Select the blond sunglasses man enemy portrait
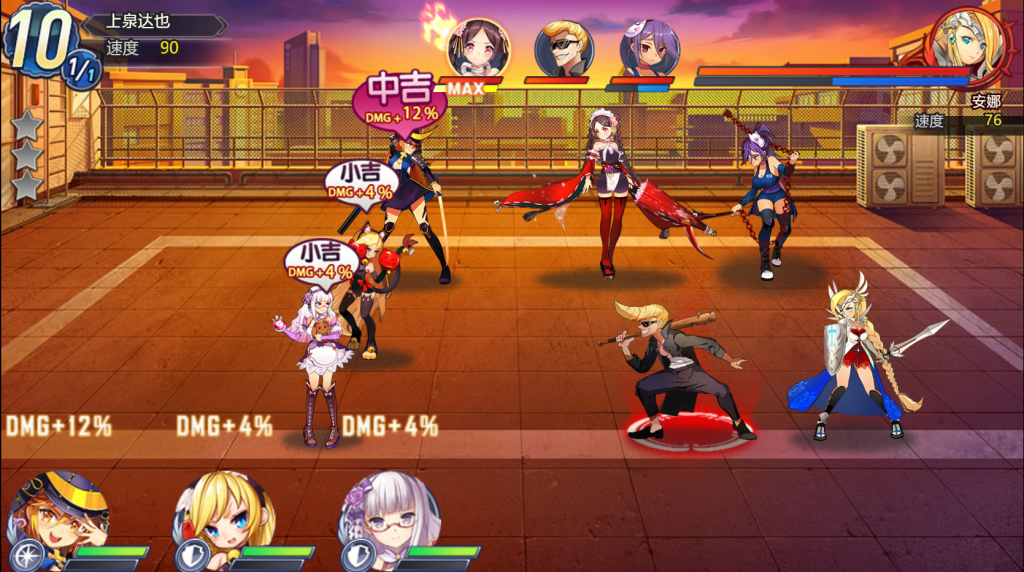 tap(564, 48)
